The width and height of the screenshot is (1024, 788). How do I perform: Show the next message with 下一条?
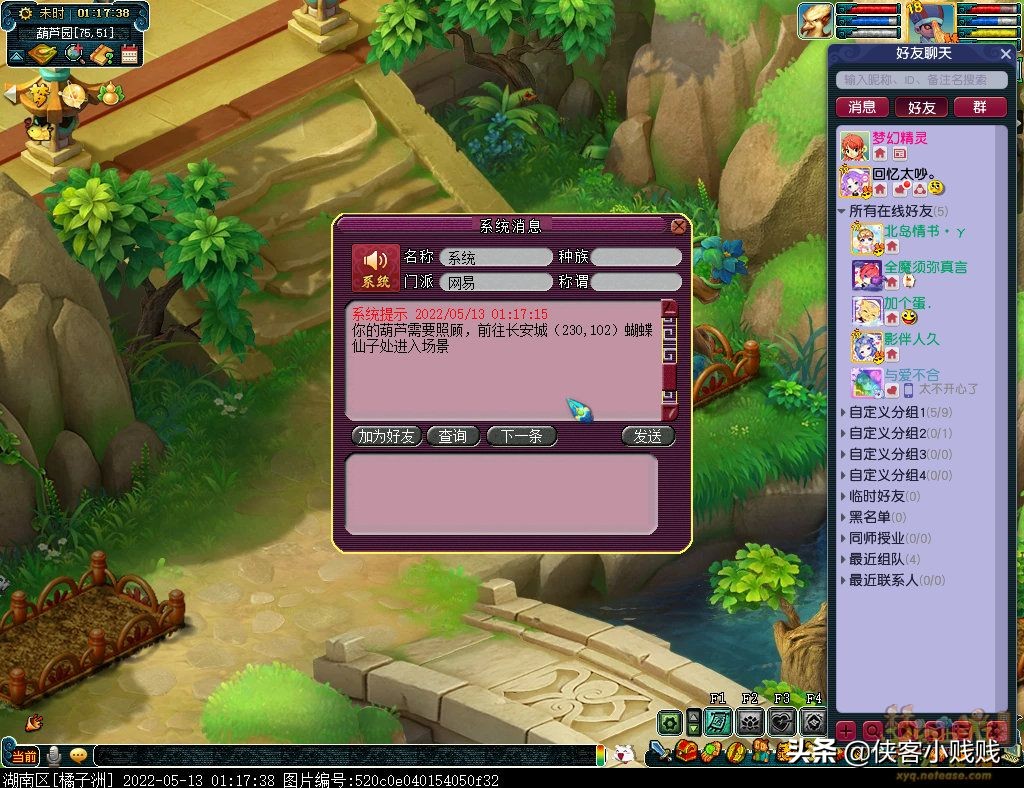tap(521, 436)
